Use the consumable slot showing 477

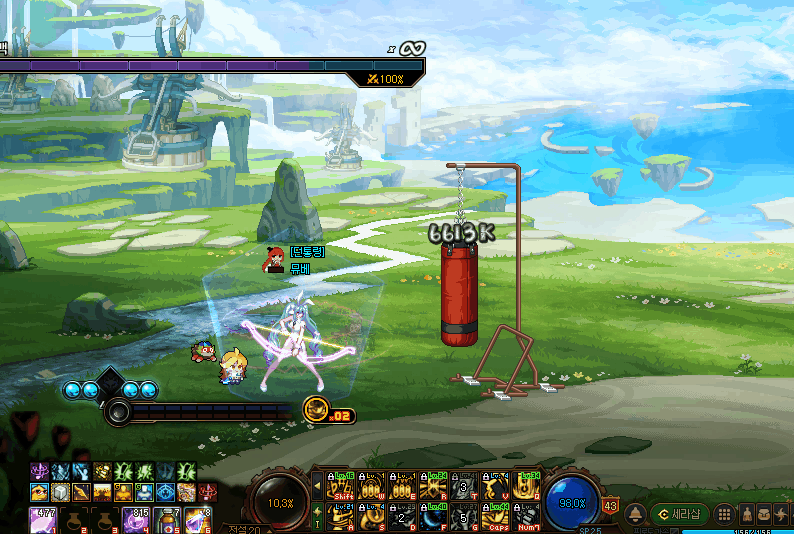[x=41, y=521]
